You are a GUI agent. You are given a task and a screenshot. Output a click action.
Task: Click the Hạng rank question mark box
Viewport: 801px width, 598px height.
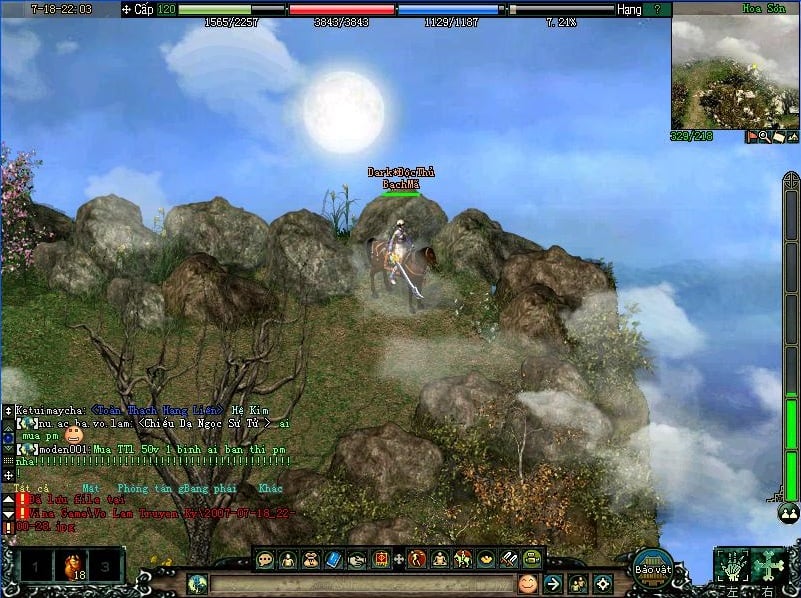tap(657, 9)
